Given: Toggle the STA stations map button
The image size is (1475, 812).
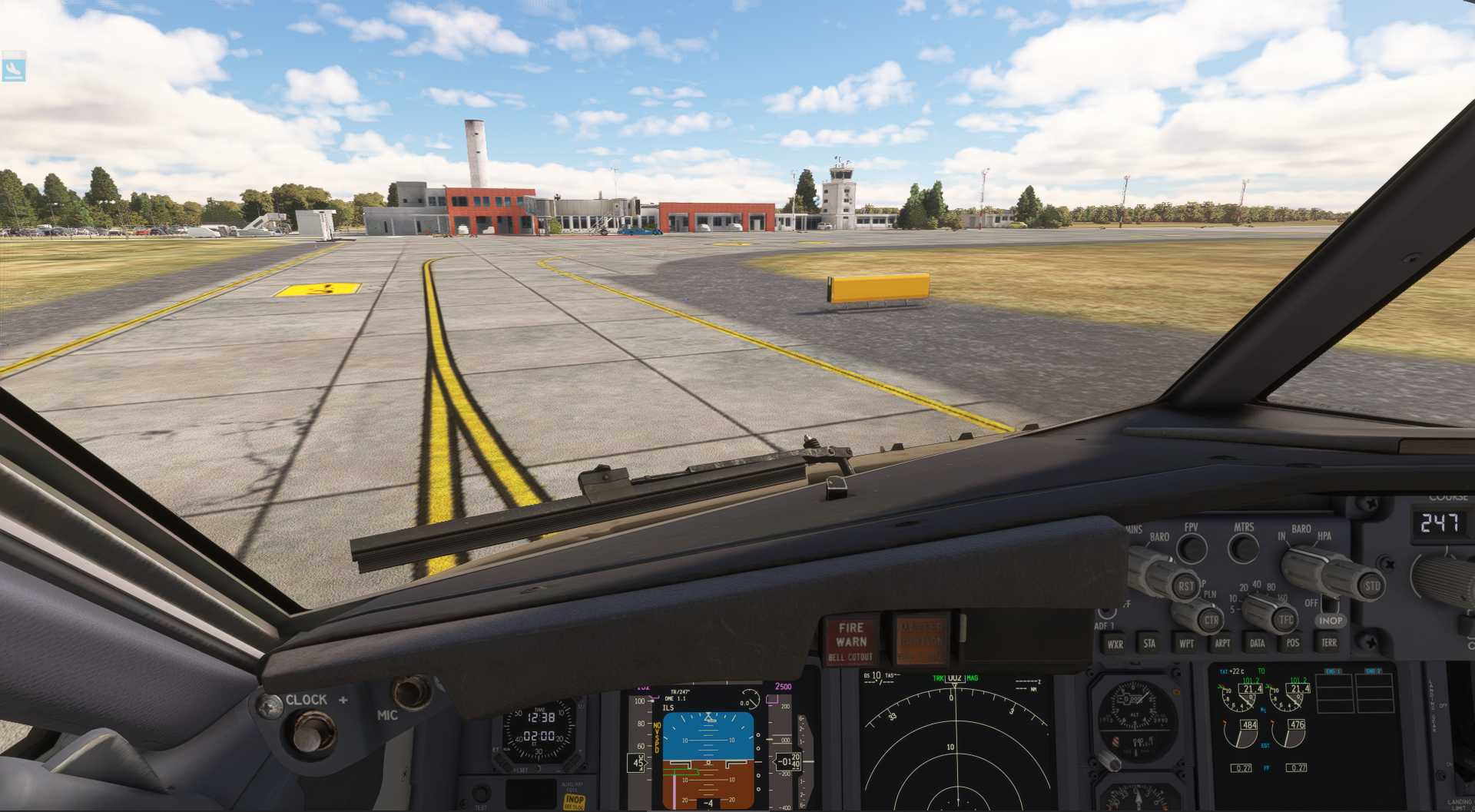Looking at the screenshot, I should pyautogui.click(x=1149, y=644).
